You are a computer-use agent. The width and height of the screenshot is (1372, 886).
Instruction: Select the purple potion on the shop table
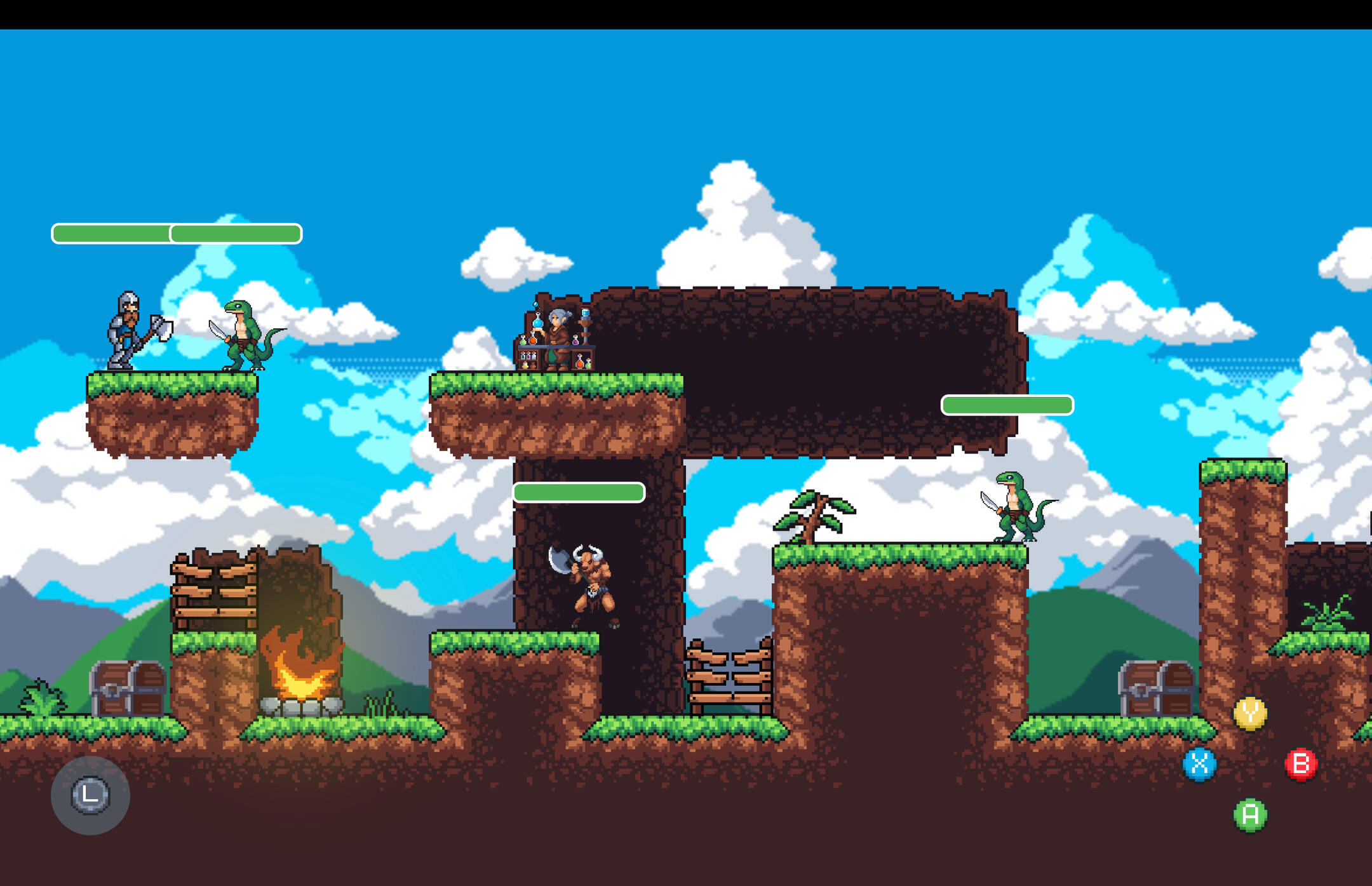click(575, 341)
